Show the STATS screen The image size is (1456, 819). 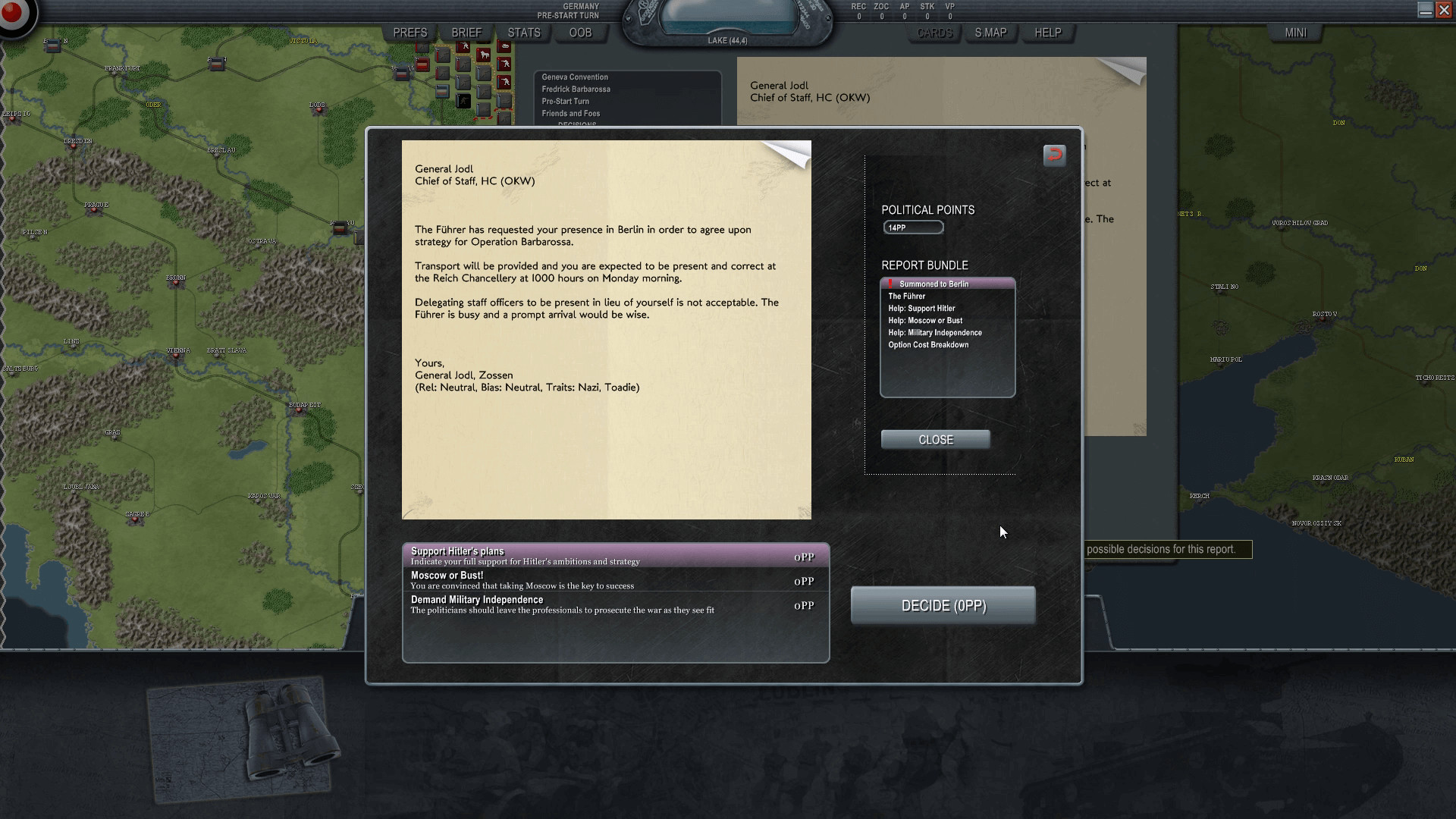coord(524,33)
